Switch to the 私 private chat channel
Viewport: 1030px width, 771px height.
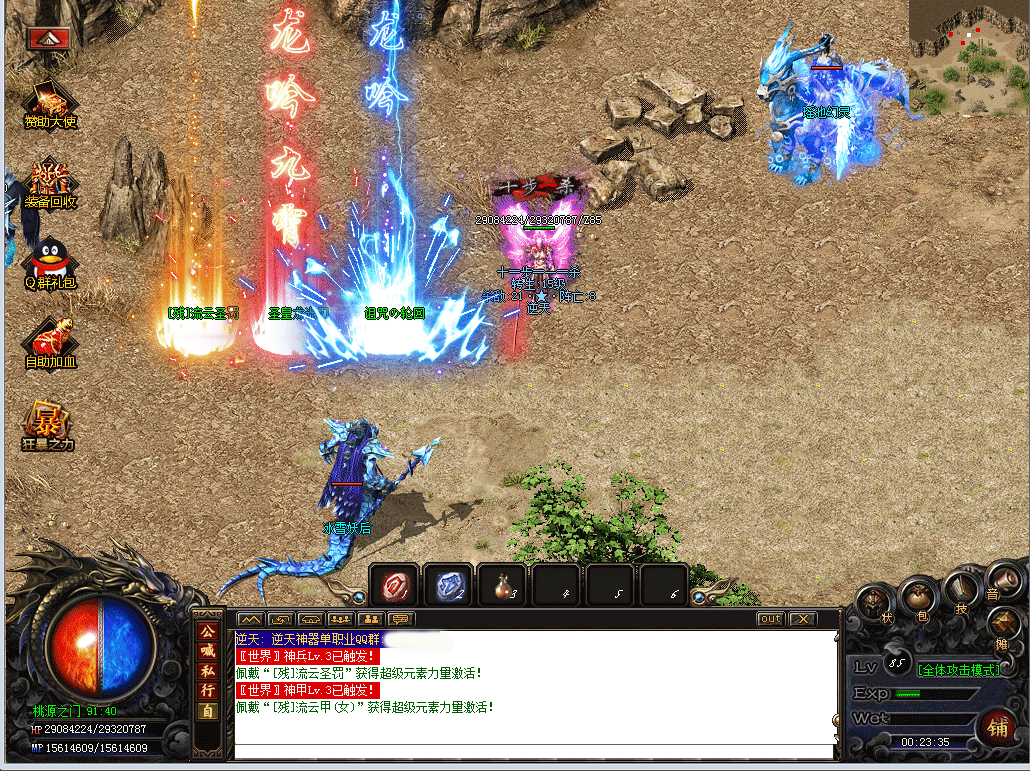coord(208,672)
